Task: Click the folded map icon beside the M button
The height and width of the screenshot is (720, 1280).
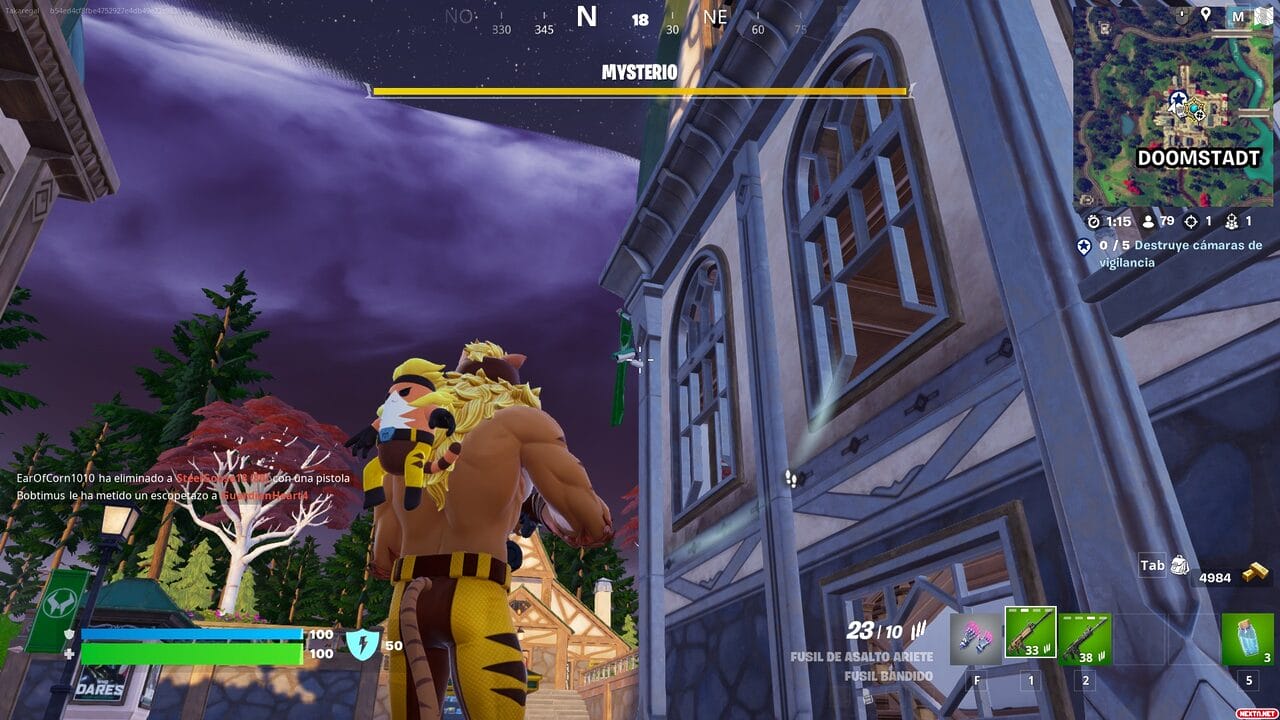Action: (1265, 16)
